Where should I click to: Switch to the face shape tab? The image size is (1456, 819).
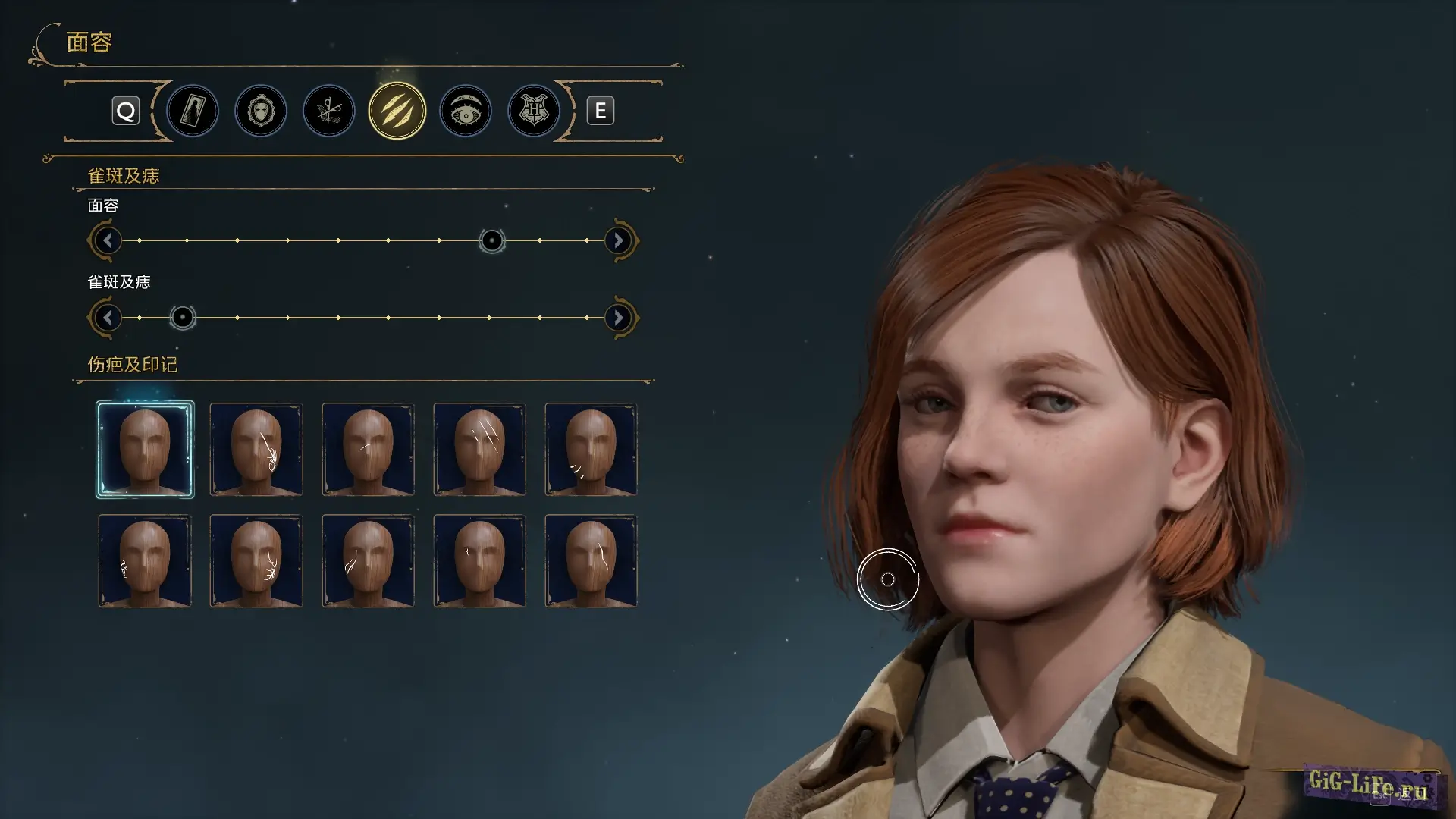pyautogui.click(x=261, y=111)
